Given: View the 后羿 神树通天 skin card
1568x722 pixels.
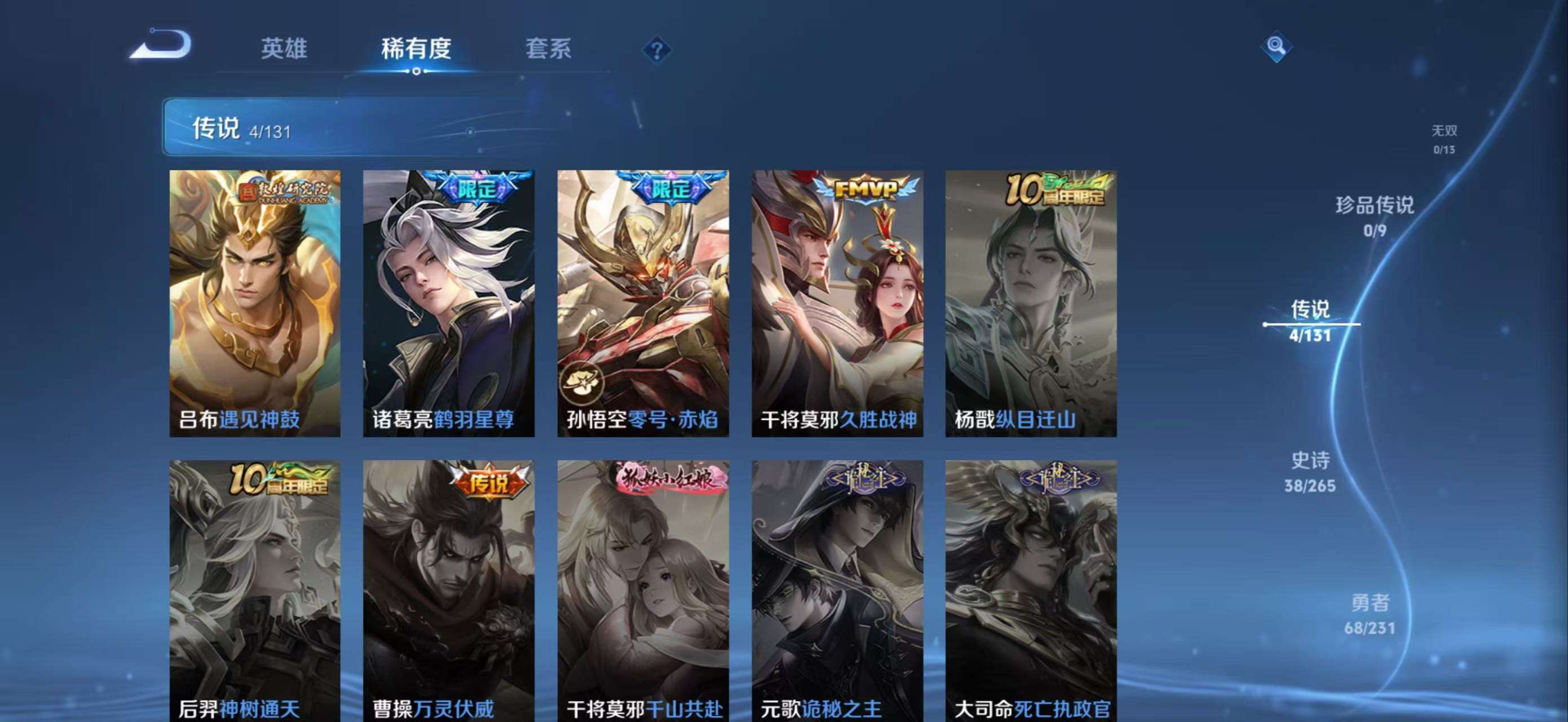Looking at the screenshot, I should coord(255,591).
